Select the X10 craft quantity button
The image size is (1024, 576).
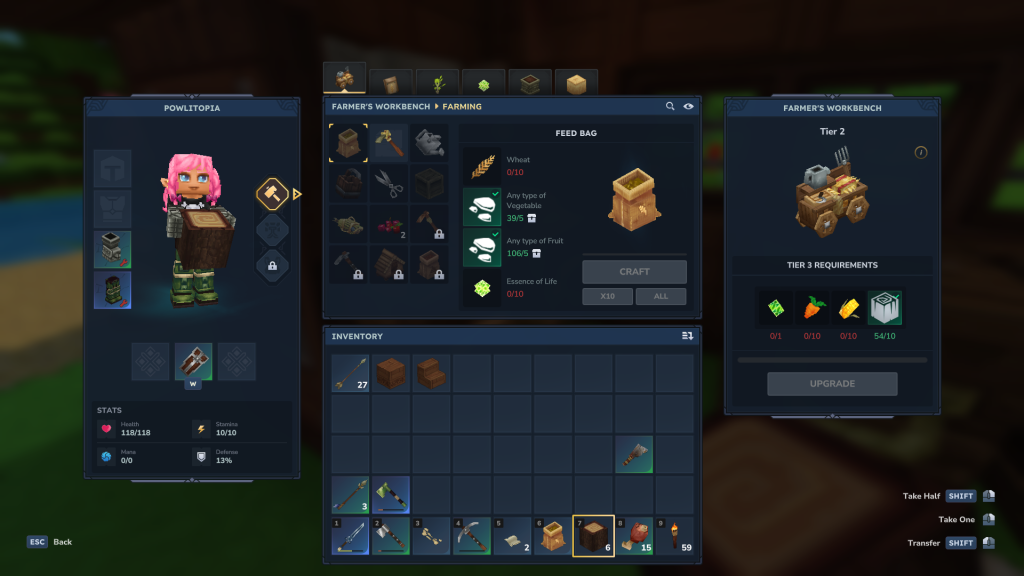[x=607, y=296]
